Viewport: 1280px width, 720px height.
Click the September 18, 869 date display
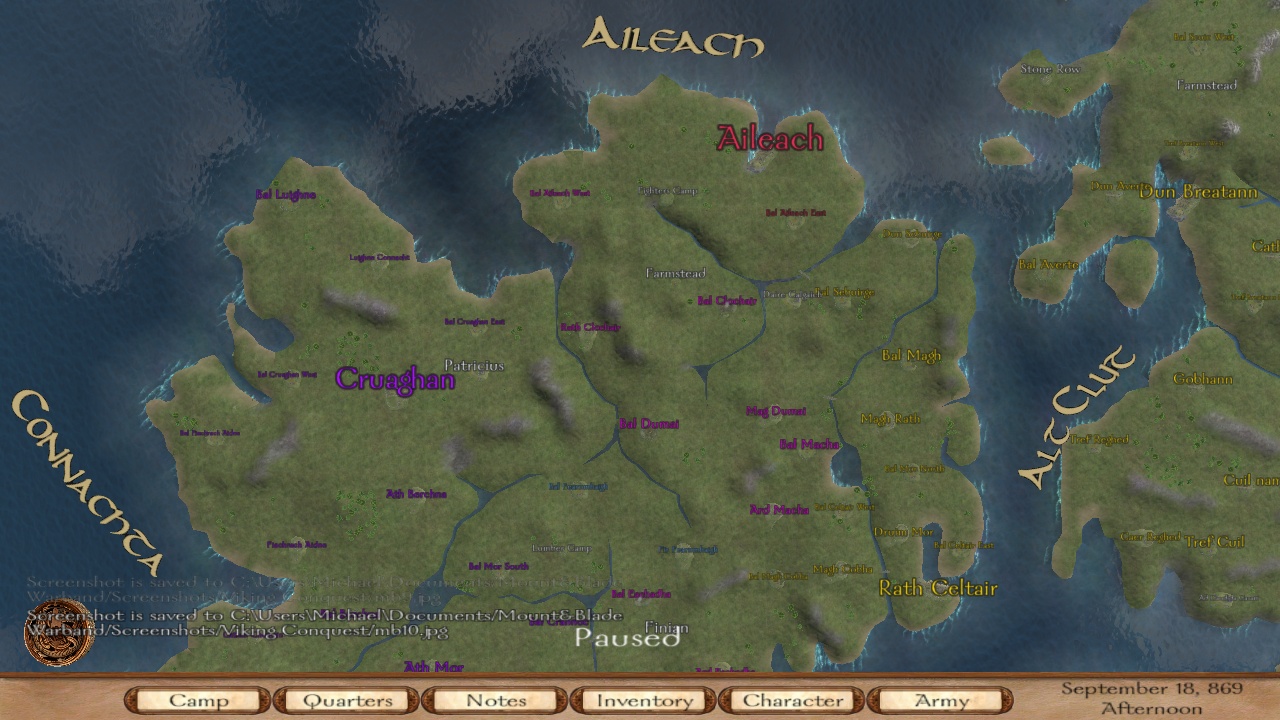(x=1152, y=688)
